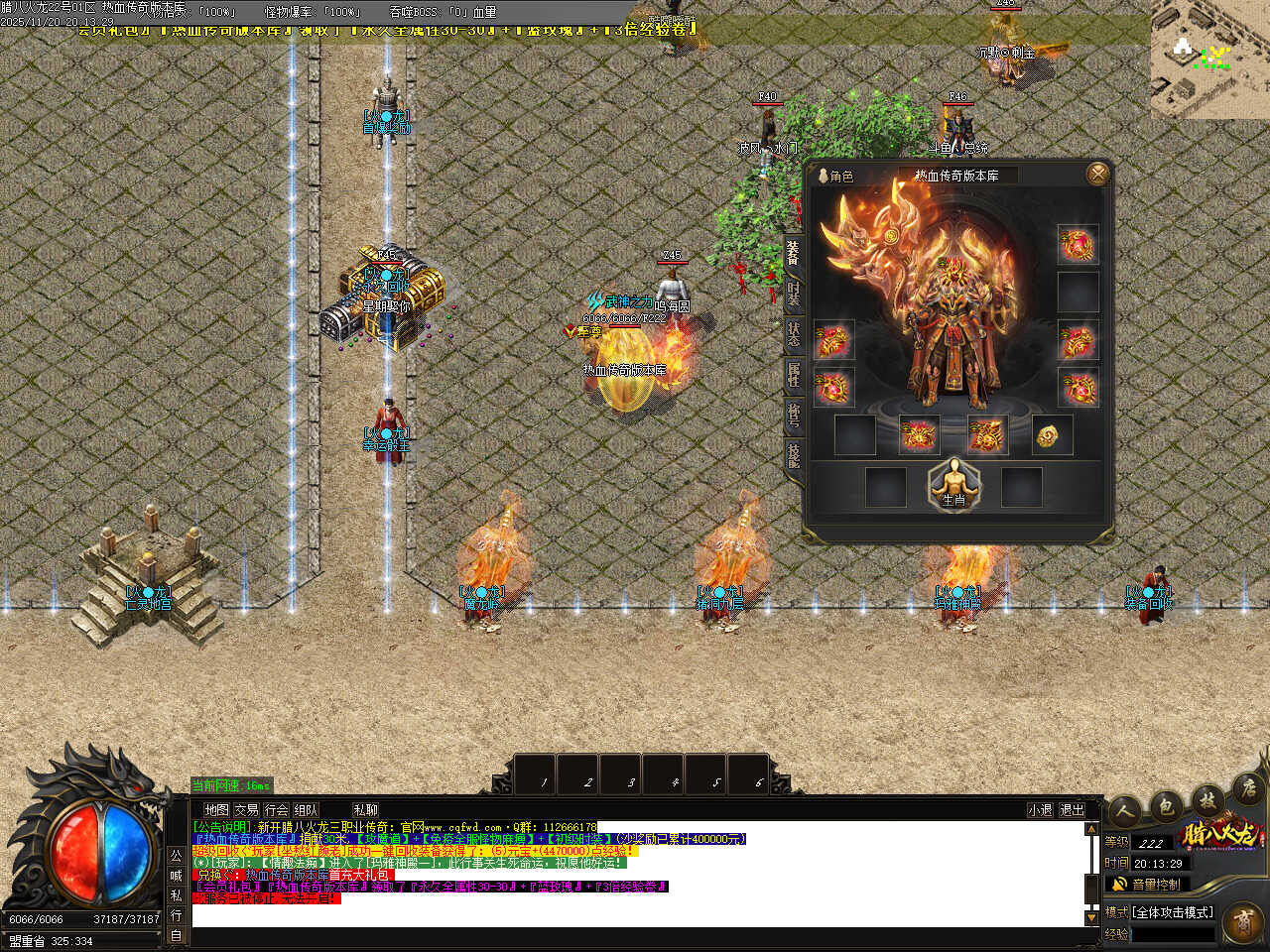The image size is (1270, 952).
Task: Open the 包 bag round button
Action: tap(1166, 804)
